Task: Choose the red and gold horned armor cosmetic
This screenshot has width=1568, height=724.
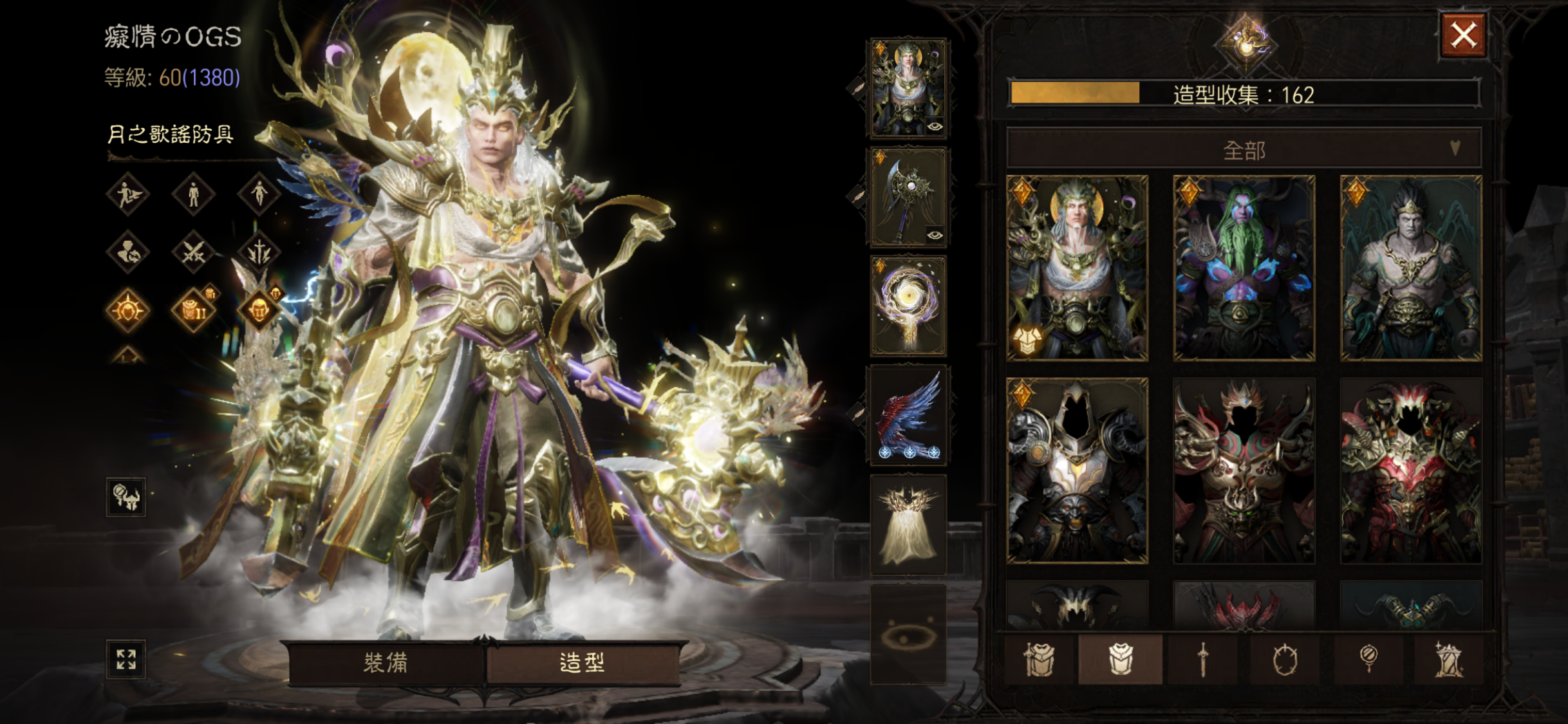Action: pyautogui.click(x=1244, y=470)
